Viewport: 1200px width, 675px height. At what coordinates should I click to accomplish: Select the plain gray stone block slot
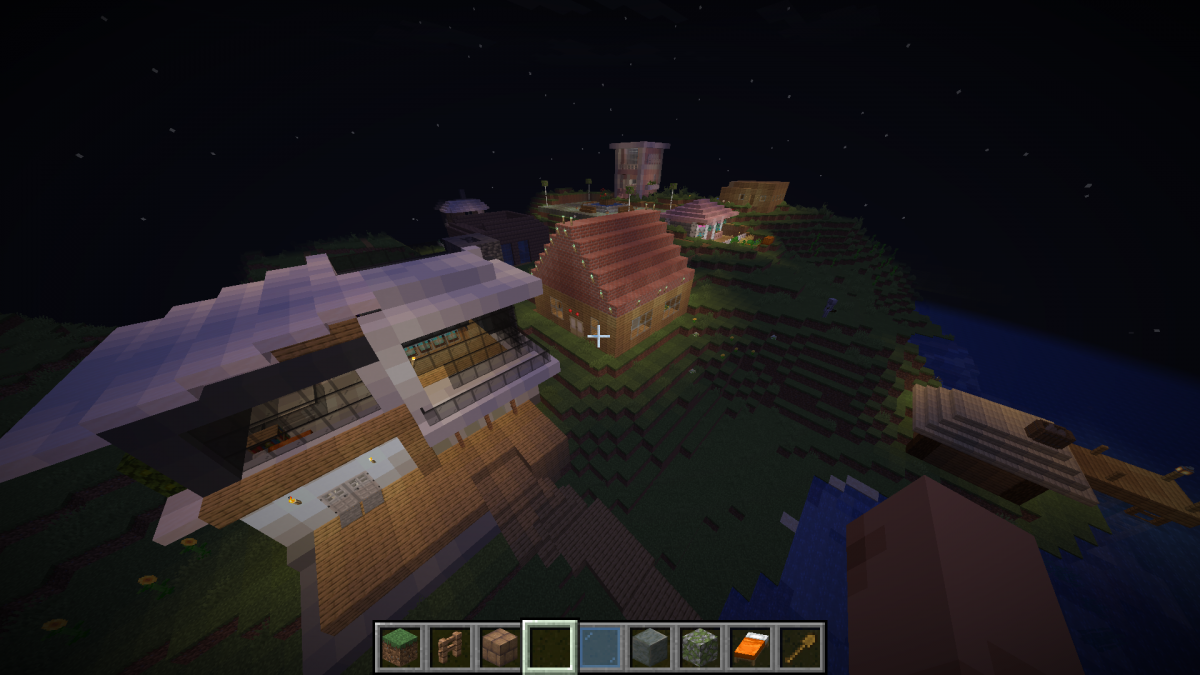tap(650, 647)
